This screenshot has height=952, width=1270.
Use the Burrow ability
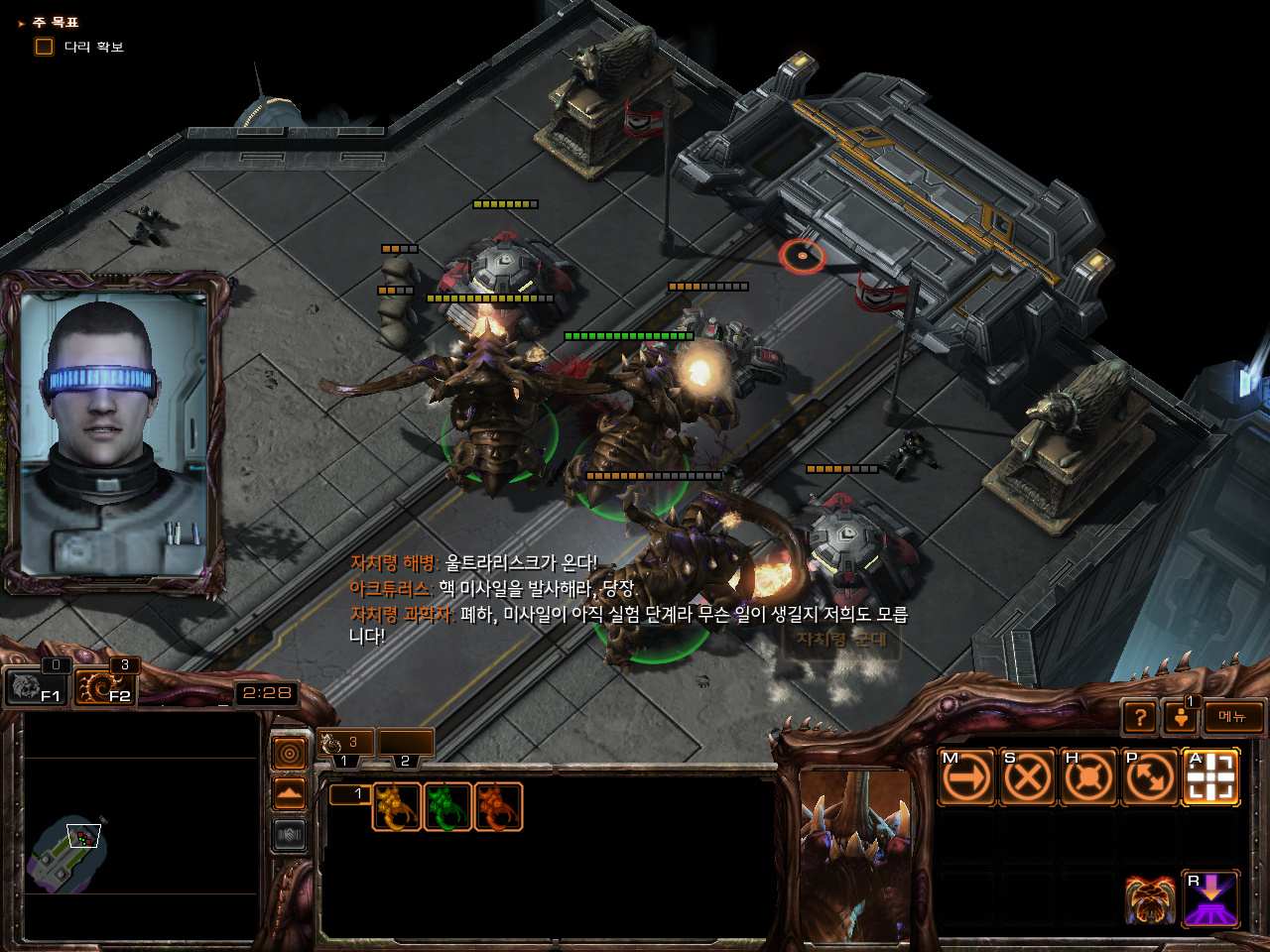coord(1211,898)
